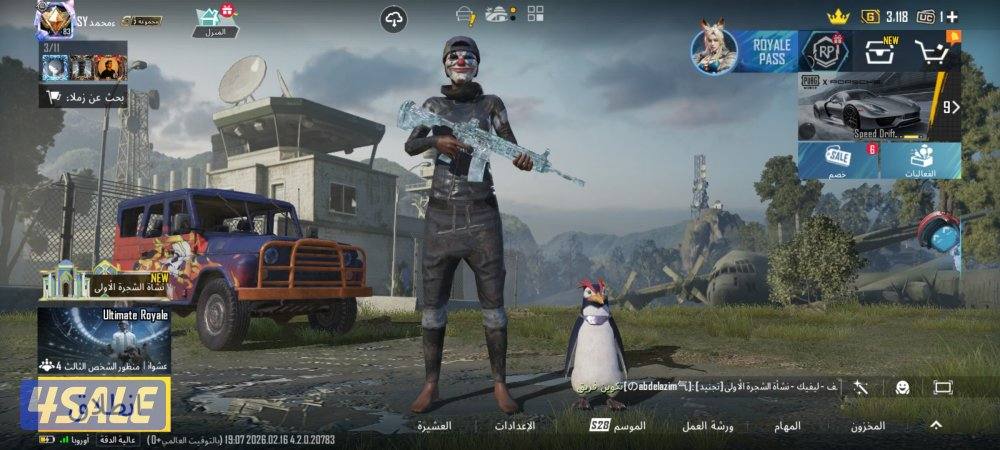
Task: Open the Settings menu entry
Action: coord(515,426)
